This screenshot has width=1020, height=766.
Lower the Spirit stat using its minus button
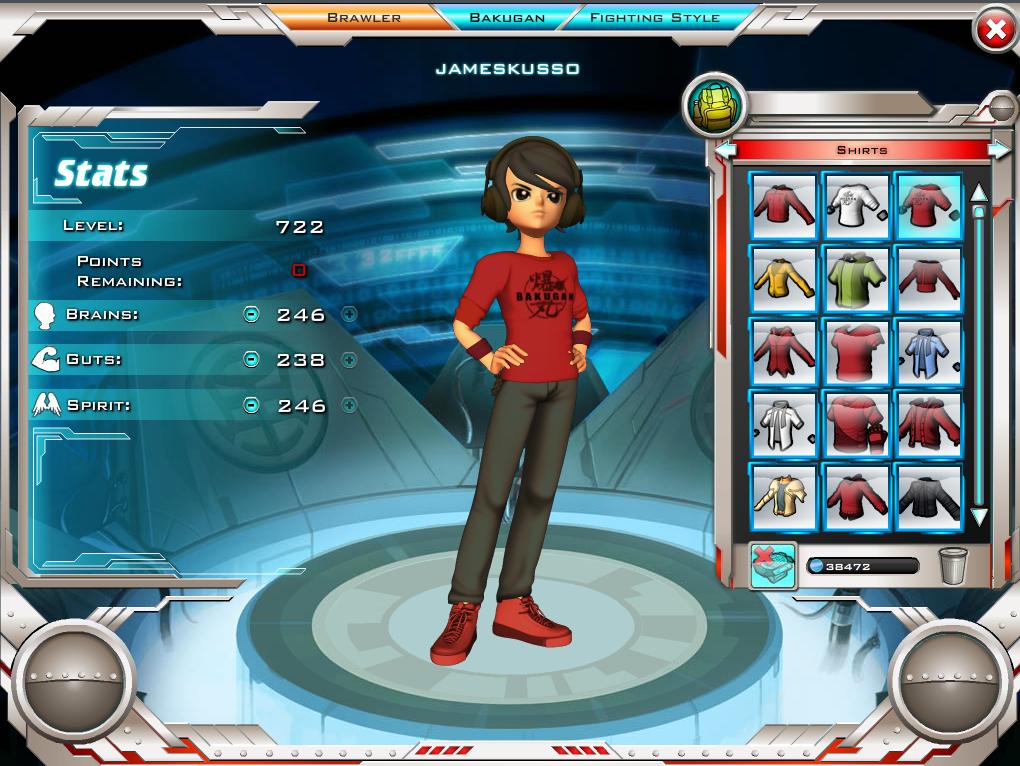click(x=251, y=405)
